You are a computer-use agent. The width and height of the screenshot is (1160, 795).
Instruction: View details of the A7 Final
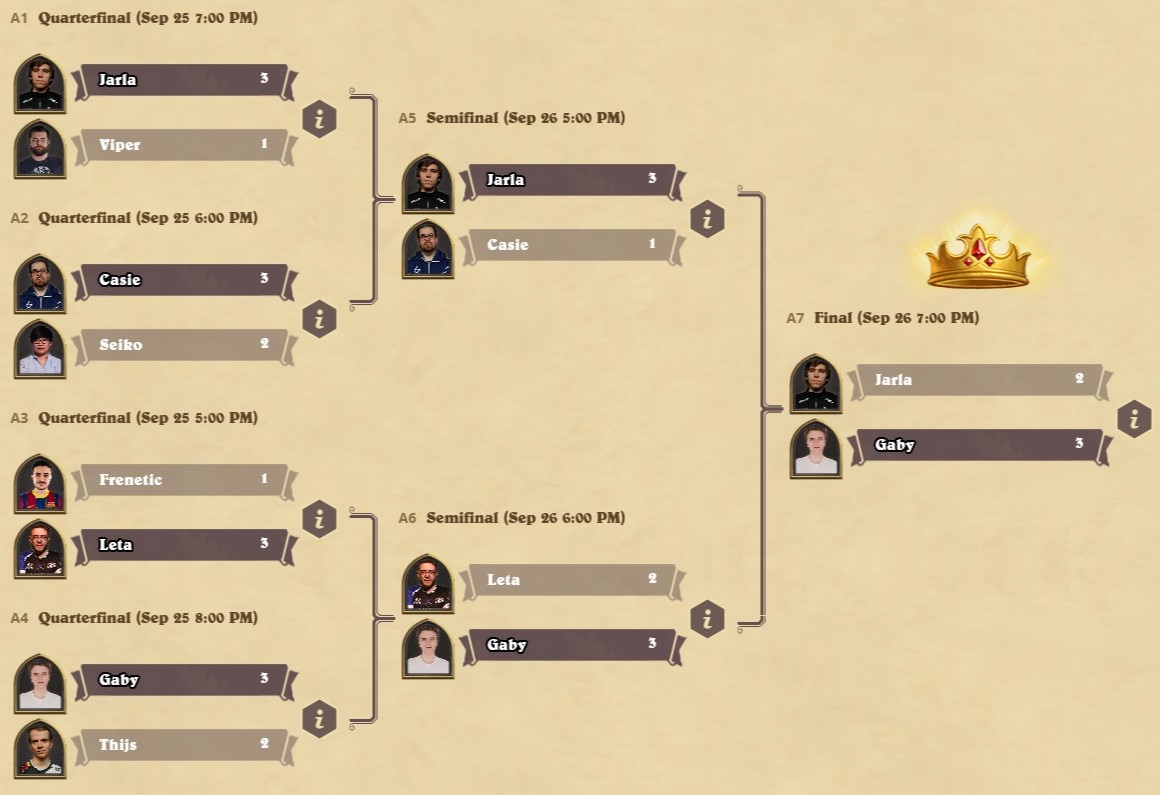(x=1134, y=419)
